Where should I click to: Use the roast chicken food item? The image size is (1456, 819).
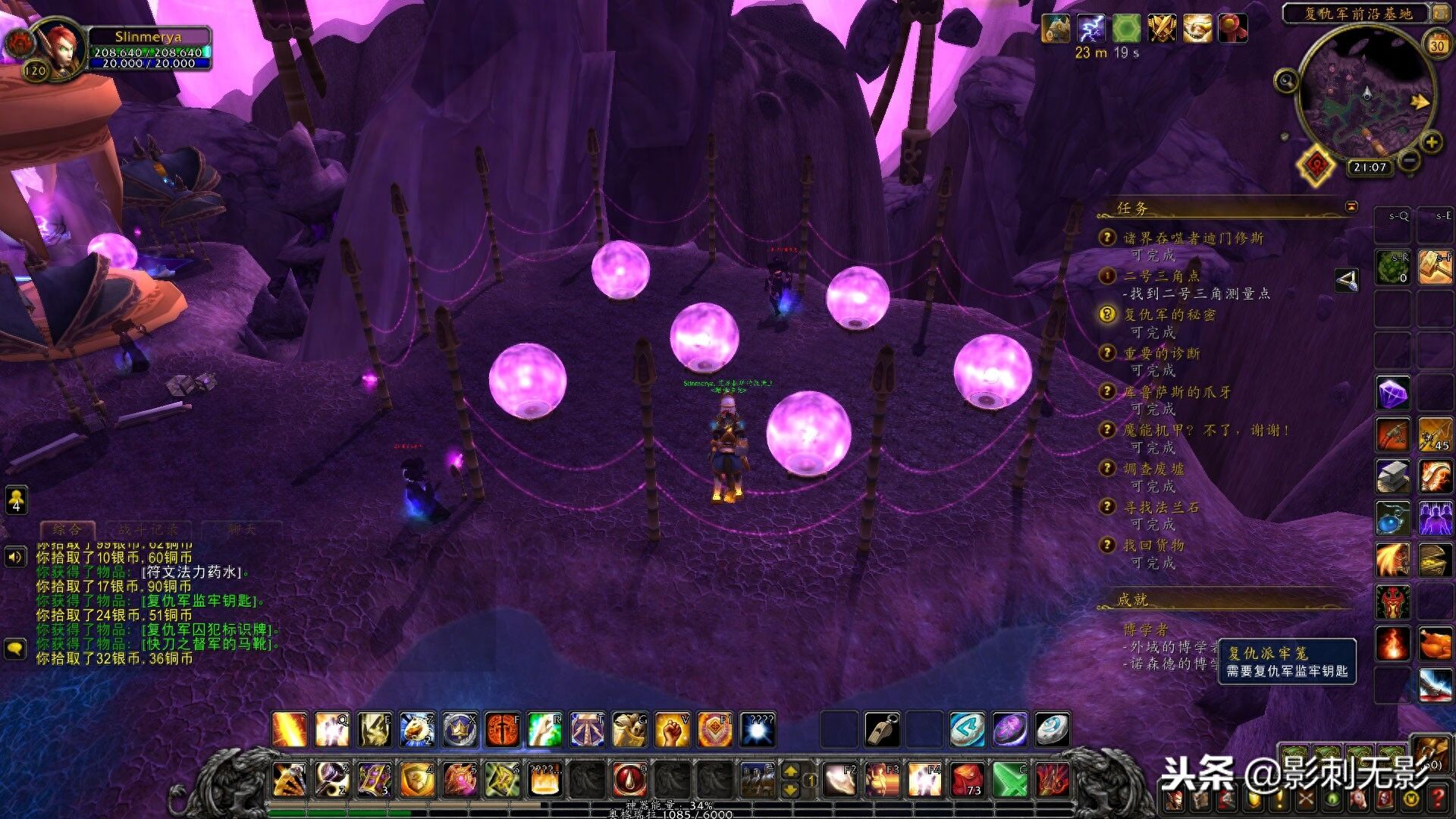(x=1435, y=644)
